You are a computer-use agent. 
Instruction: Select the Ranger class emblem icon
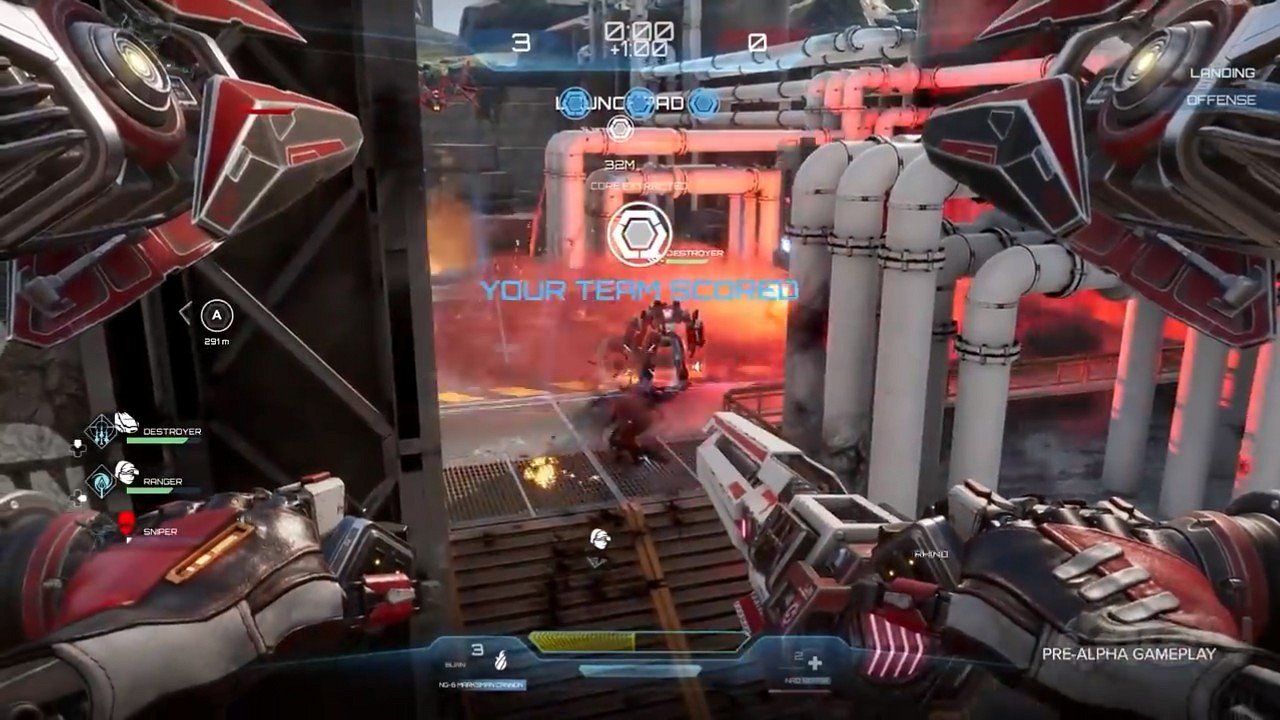click(x=101, y=479)
